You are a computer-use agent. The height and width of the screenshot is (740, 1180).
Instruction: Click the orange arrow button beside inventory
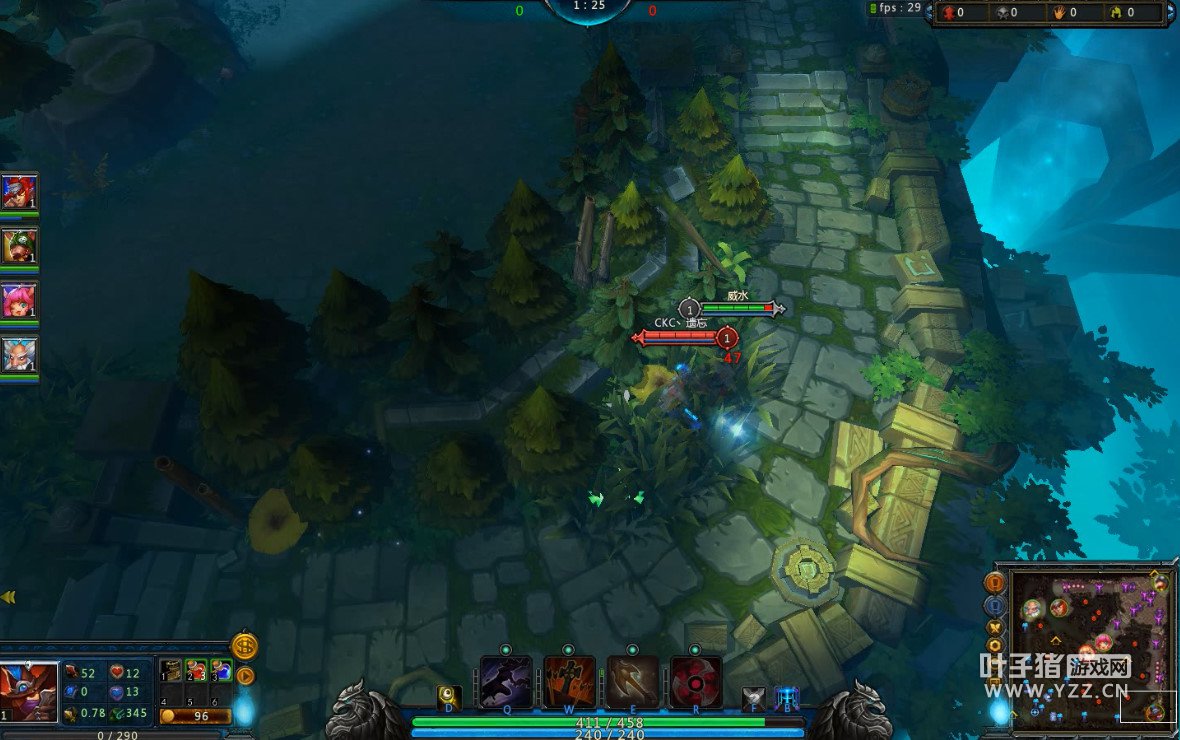click(244, 676)
